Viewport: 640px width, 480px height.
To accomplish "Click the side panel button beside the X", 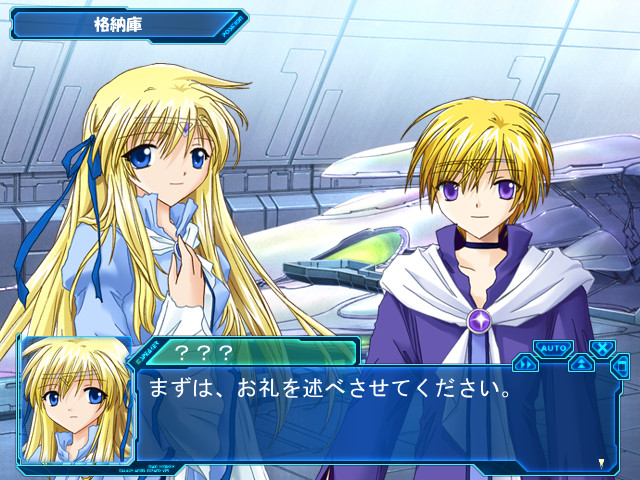I will coord(622,367).
